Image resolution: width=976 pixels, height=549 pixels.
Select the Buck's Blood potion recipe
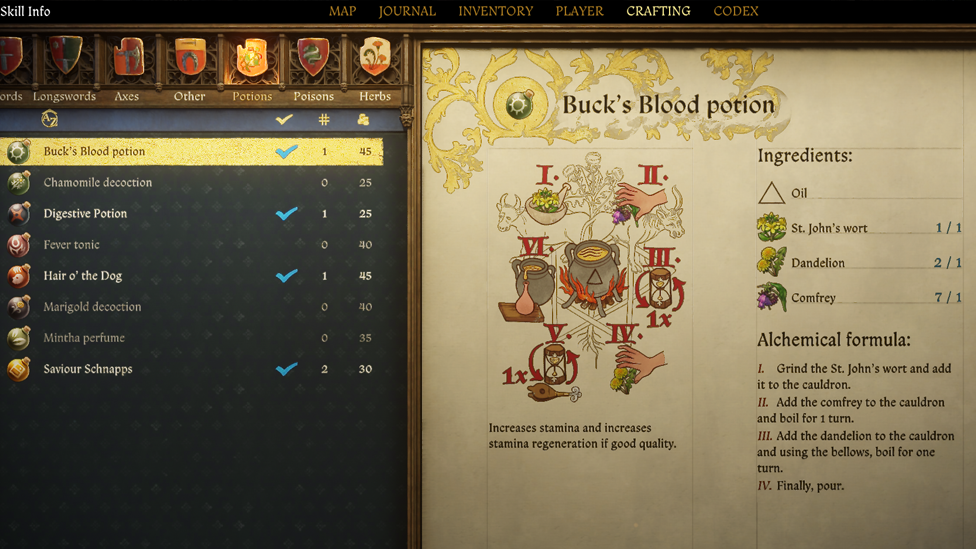pos(94,152)
